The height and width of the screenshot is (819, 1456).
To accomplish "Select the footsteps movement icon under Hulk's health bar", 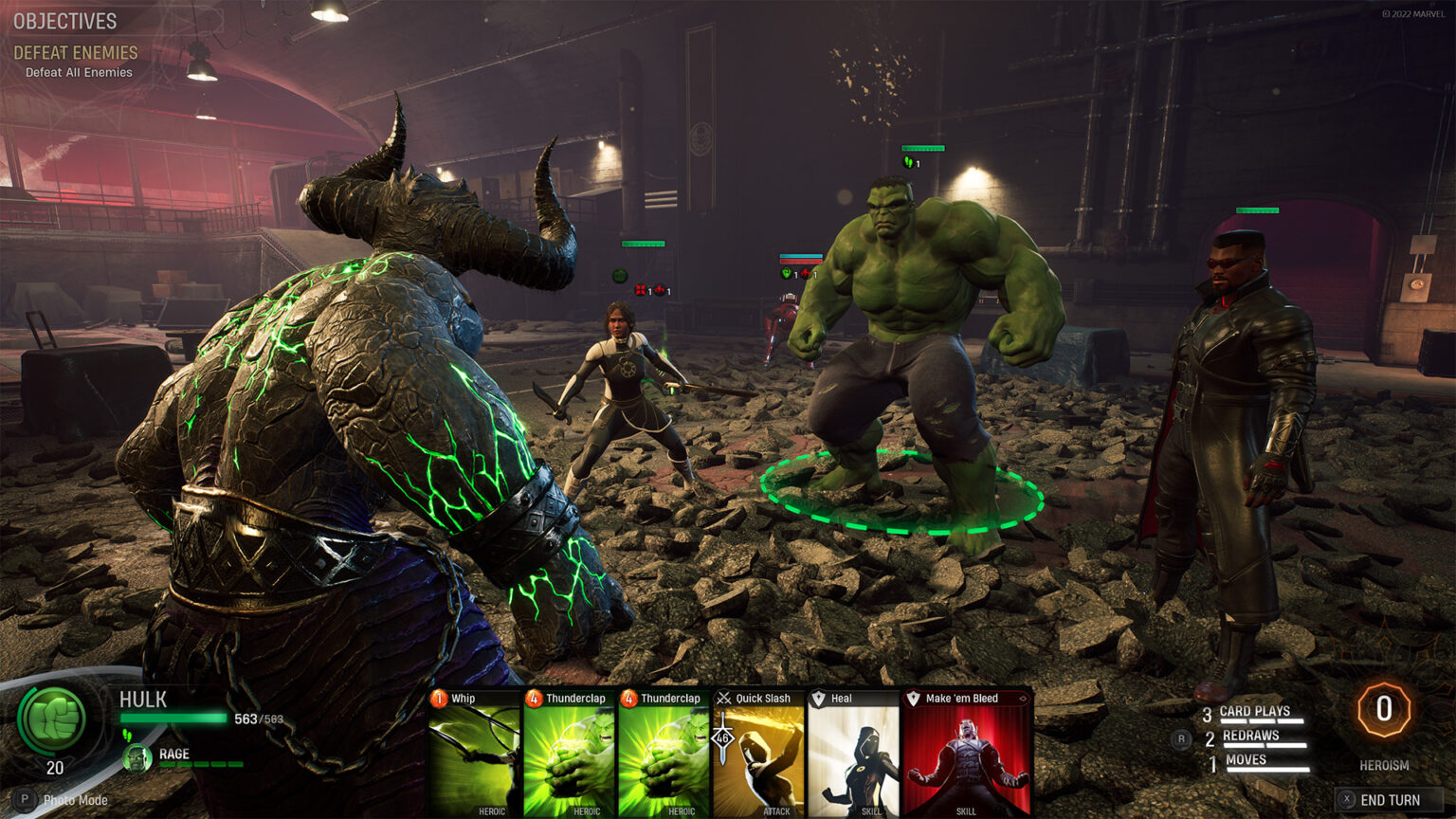I will point(128,736).
